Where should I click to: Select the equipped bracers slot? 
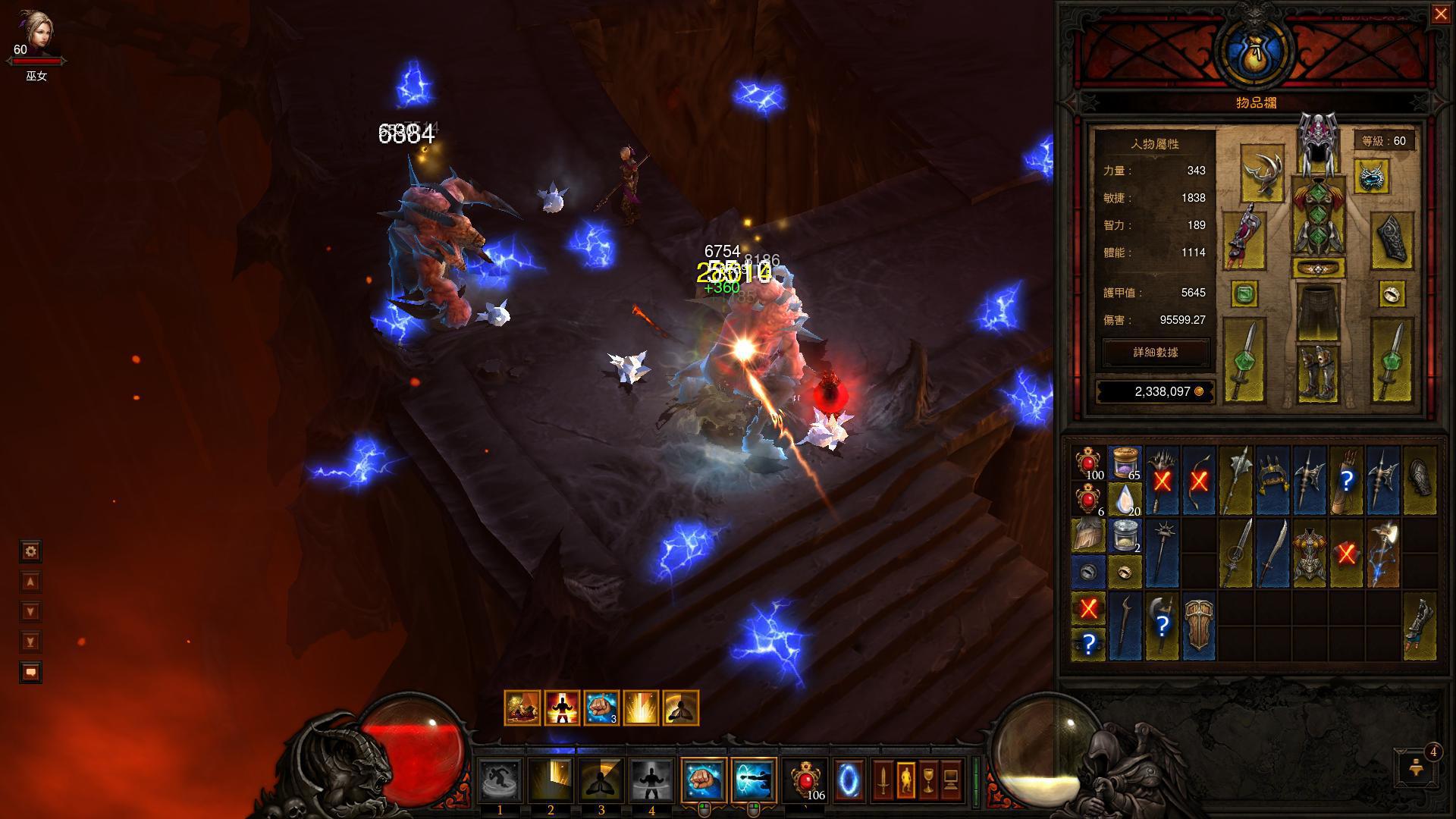click(x=1392, y=240)
